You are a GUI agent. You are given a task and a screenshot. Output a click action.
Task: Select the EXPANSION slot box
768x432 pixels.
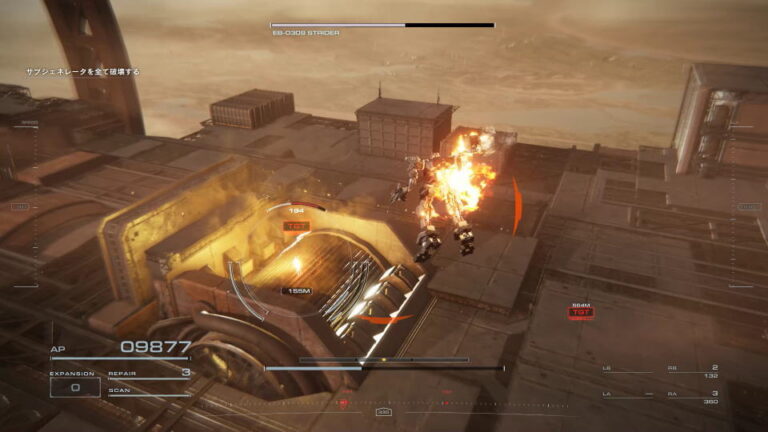pos(75,387)
